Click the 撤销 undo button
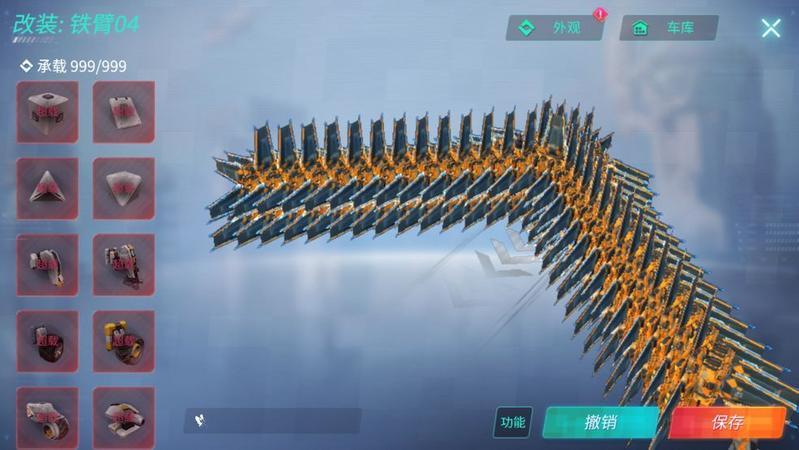 600,422
